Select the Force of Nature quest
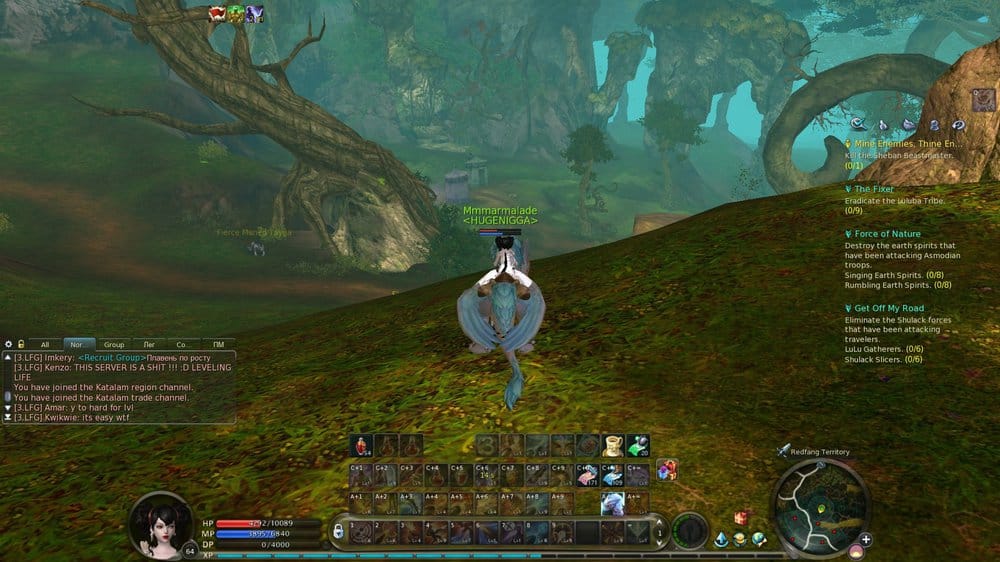The width and height of the screenshot is (1000, 562). [x=887, y=234]
